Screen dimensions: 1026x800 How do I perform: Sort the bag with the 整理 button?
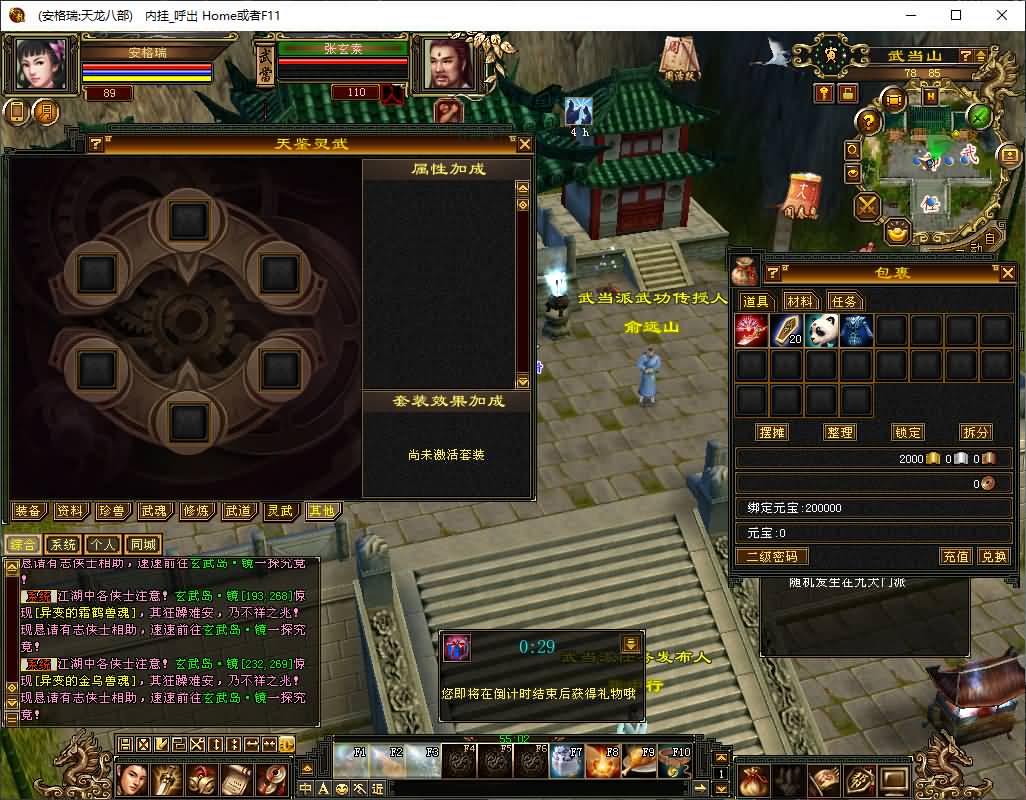840,432
